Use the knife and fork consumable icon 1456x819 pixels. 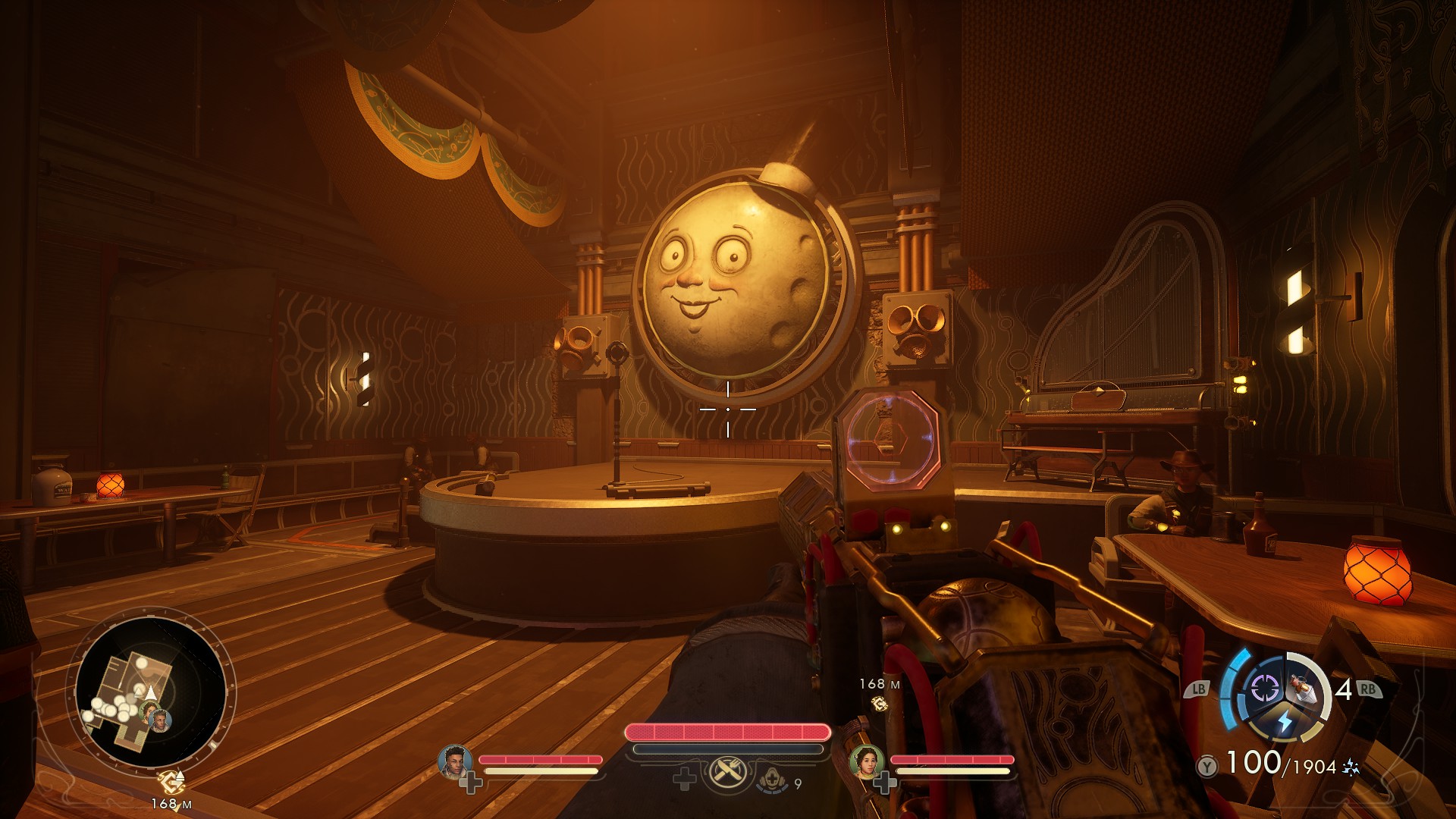point(728,773)
